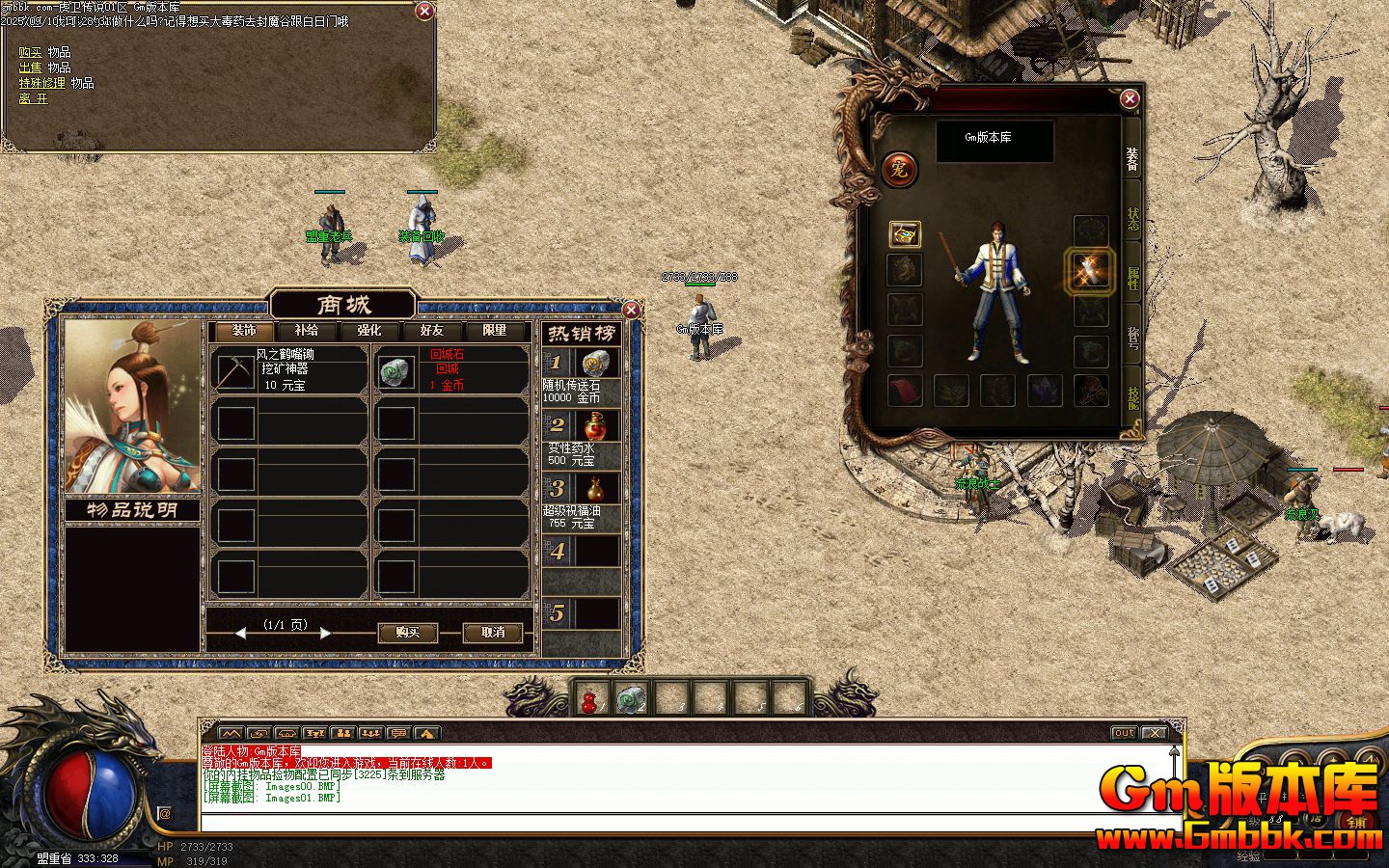Close the NPC dialogue window

pyautogui.click(x=423, y=12)
